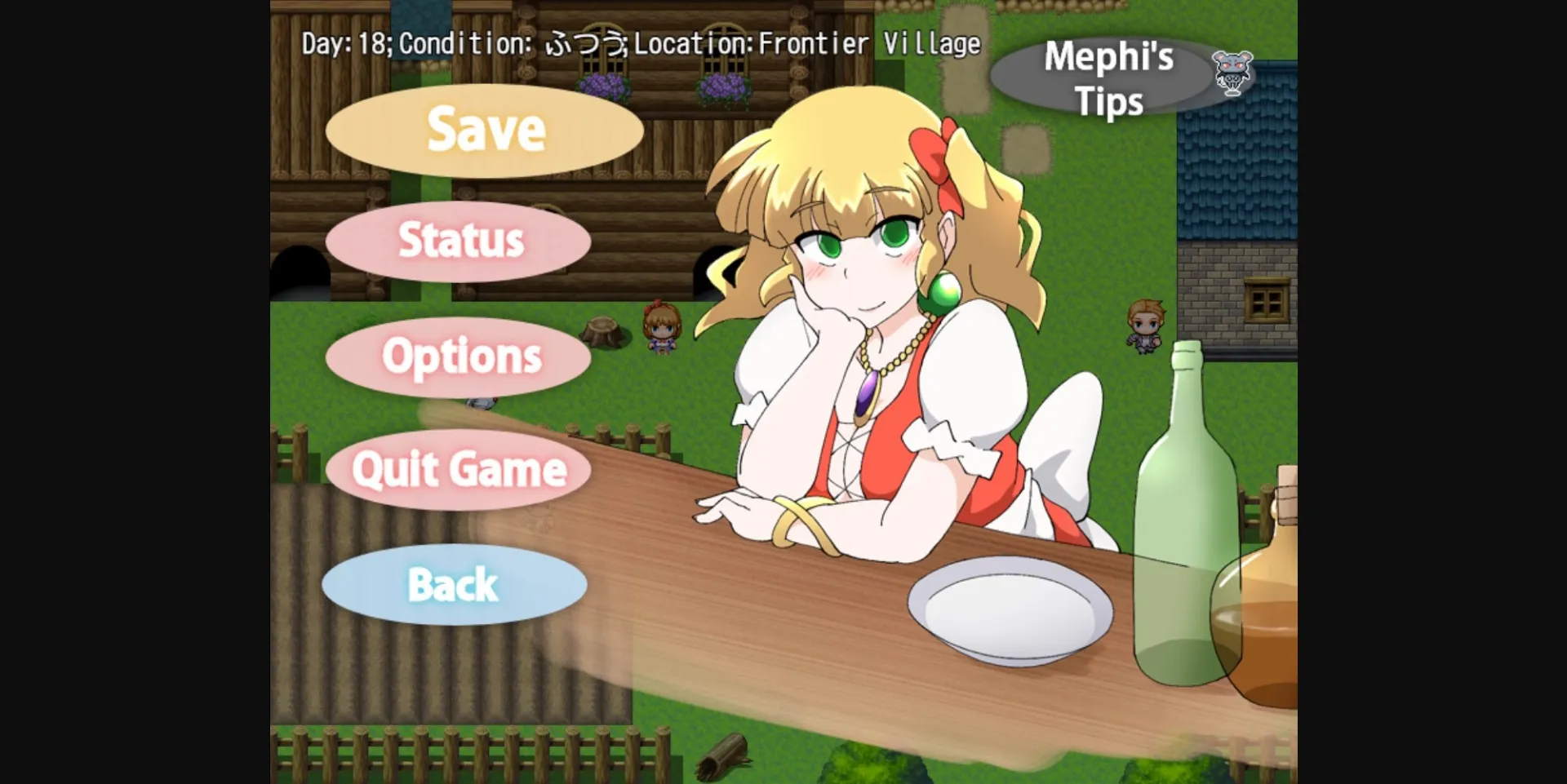
Task: Select the Status menu entry
Action: click(x=459, y=241)
